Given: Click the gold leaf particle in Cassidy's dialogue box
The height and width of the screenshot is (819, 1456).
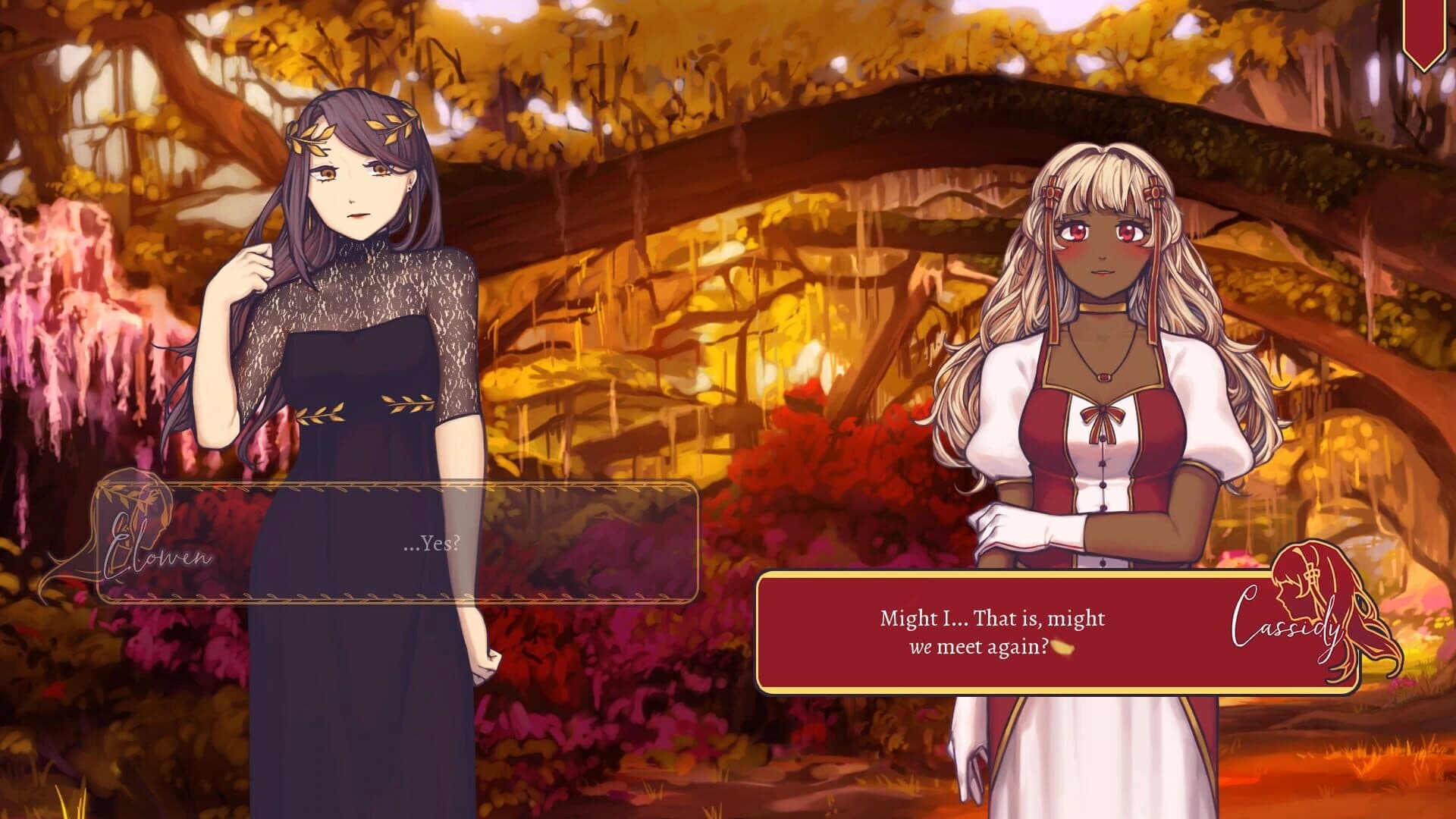Looking at the screenshot, I should 1063,647.
